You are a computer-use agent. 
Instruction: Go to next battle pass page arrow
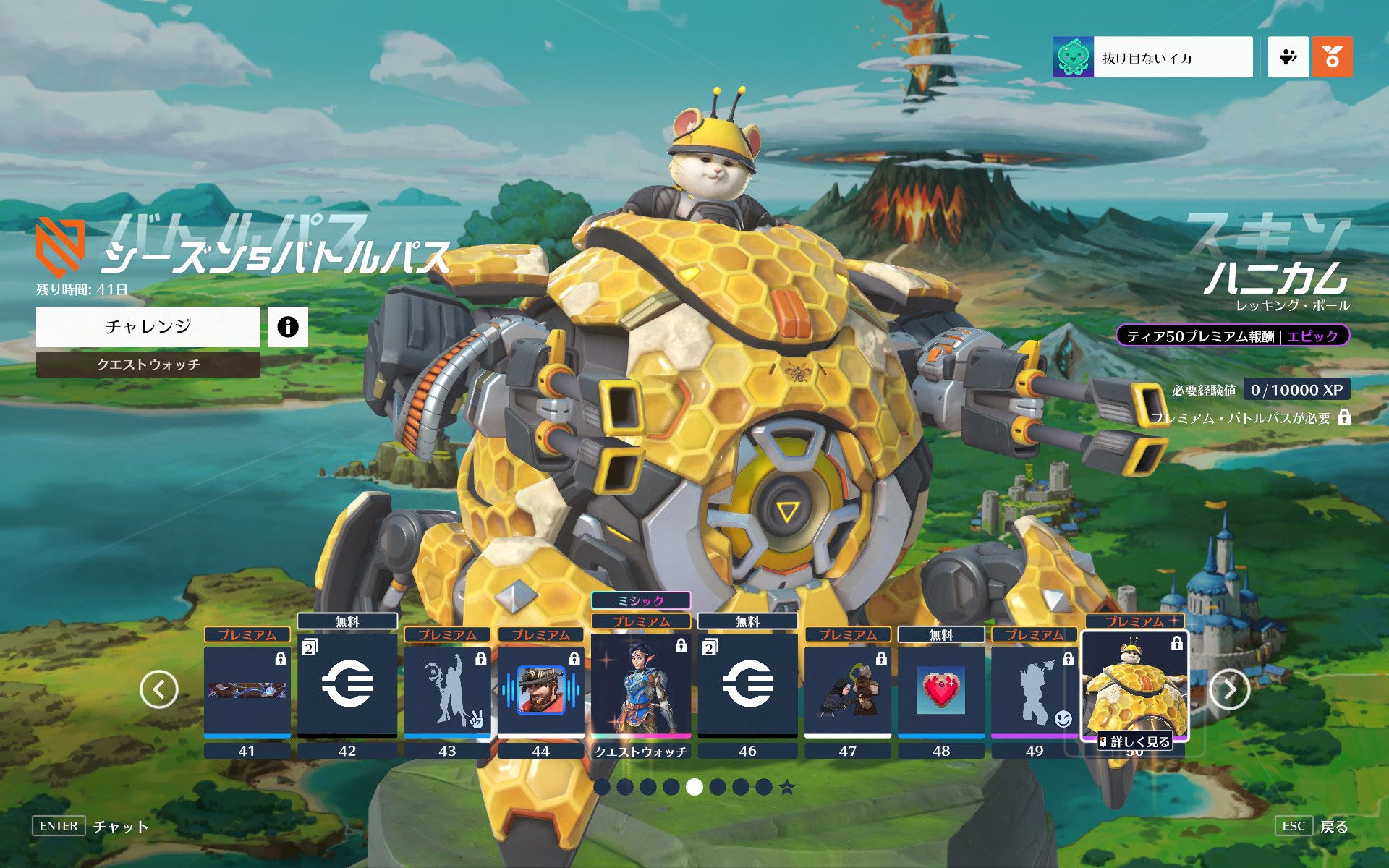coord(1229,689)
